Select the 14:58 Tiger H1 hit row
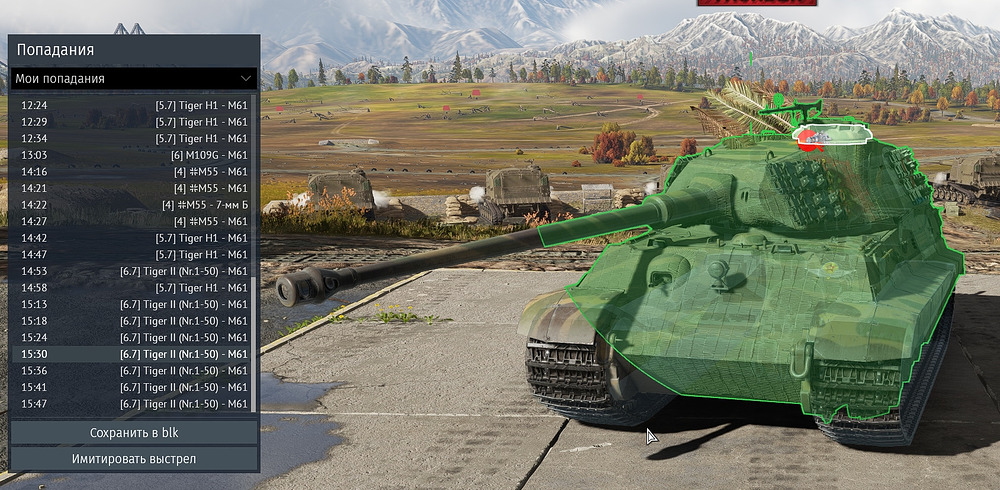The height and width of the screenshot is (490, 1000). pos(134,287)
